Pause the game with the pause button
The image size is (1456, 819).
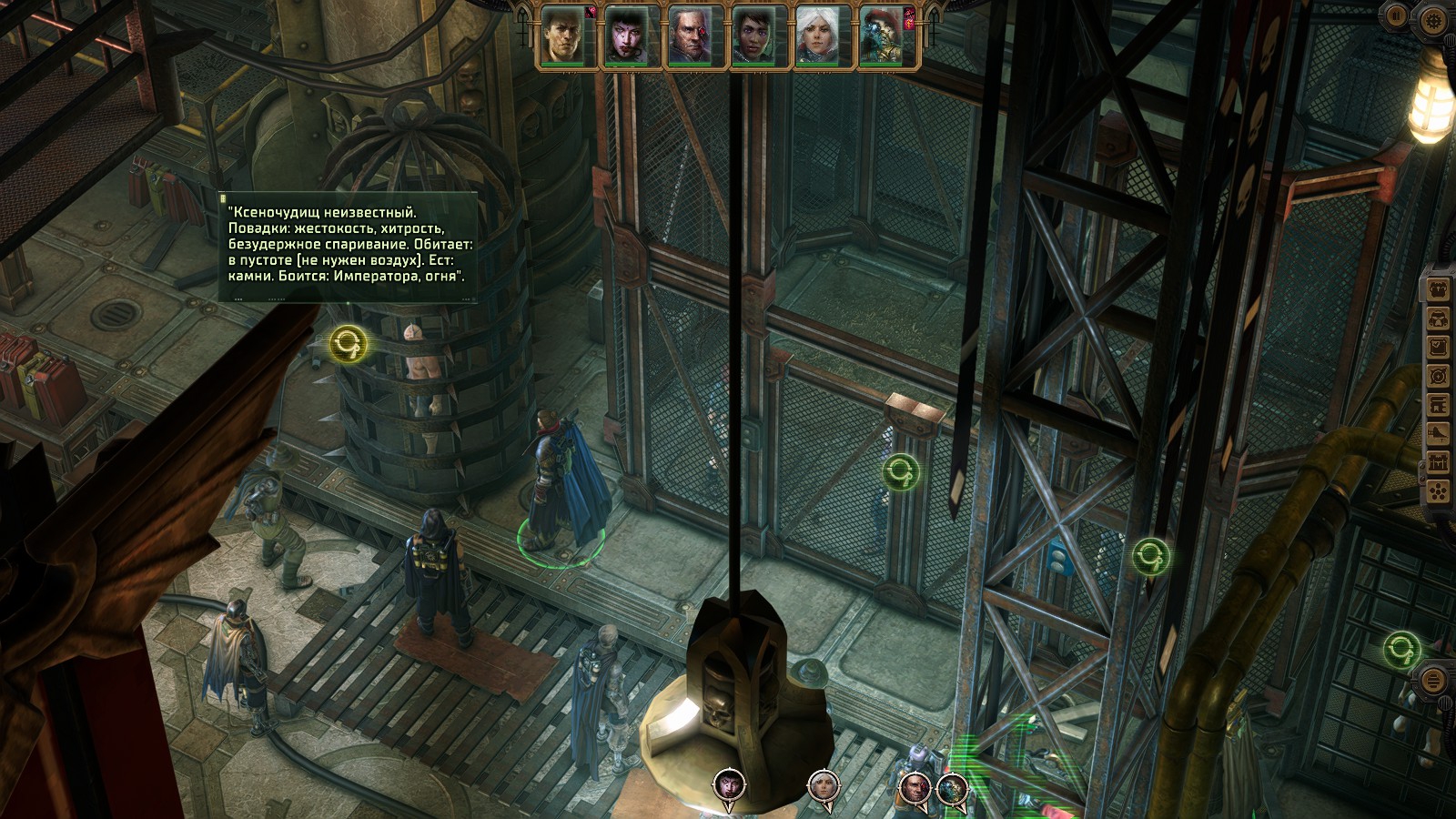1397,15
